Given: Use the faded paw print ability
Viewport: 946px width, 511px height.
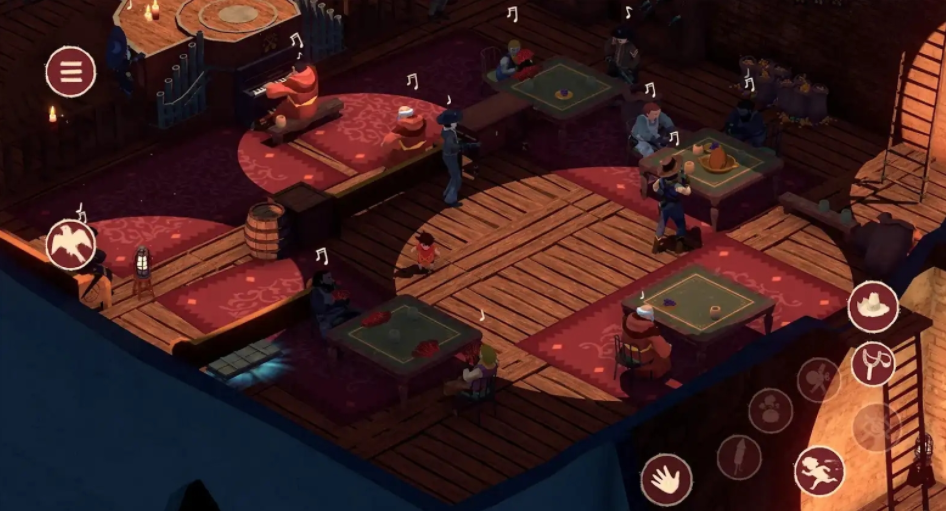Looking at the screenshot, I should pos(771,411).
